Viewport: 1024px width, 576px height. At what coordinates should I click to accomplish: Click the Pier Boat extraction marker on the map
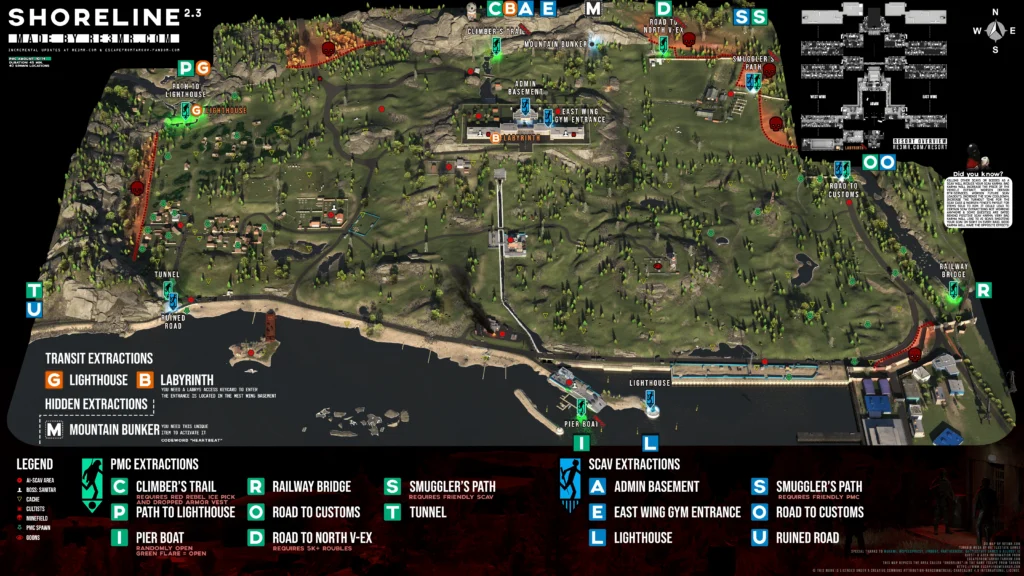(x=581, y=409)
